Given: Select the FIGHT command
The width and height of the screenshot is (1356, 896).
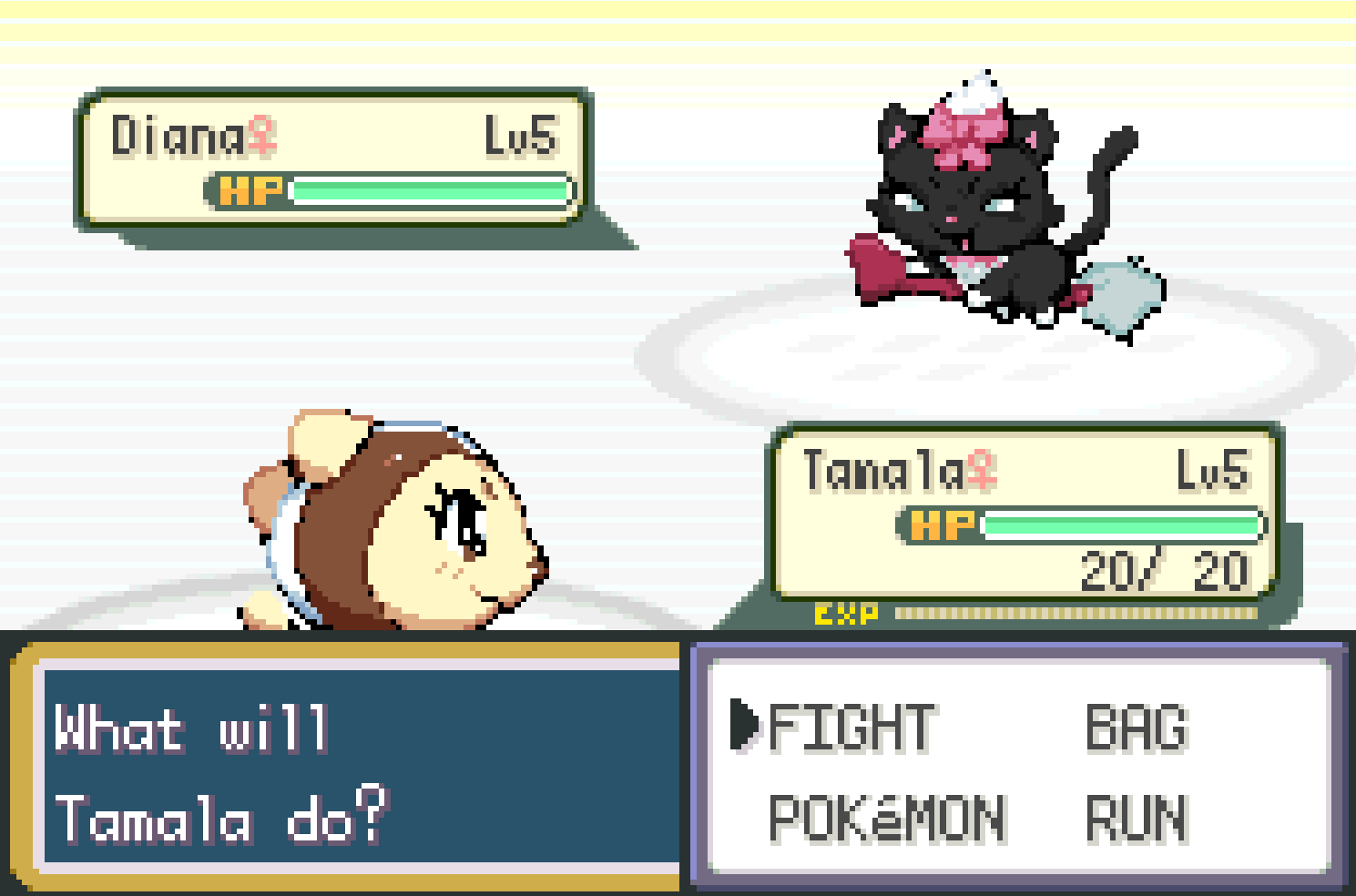Looking at the screenshot, I should point(851,728).
